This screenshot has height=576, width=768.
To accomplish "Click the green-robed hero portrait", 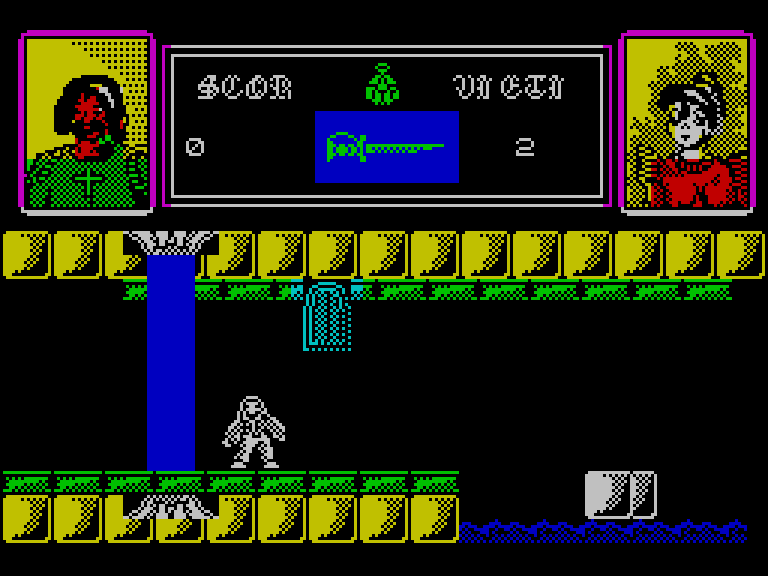I will [87, 122].
